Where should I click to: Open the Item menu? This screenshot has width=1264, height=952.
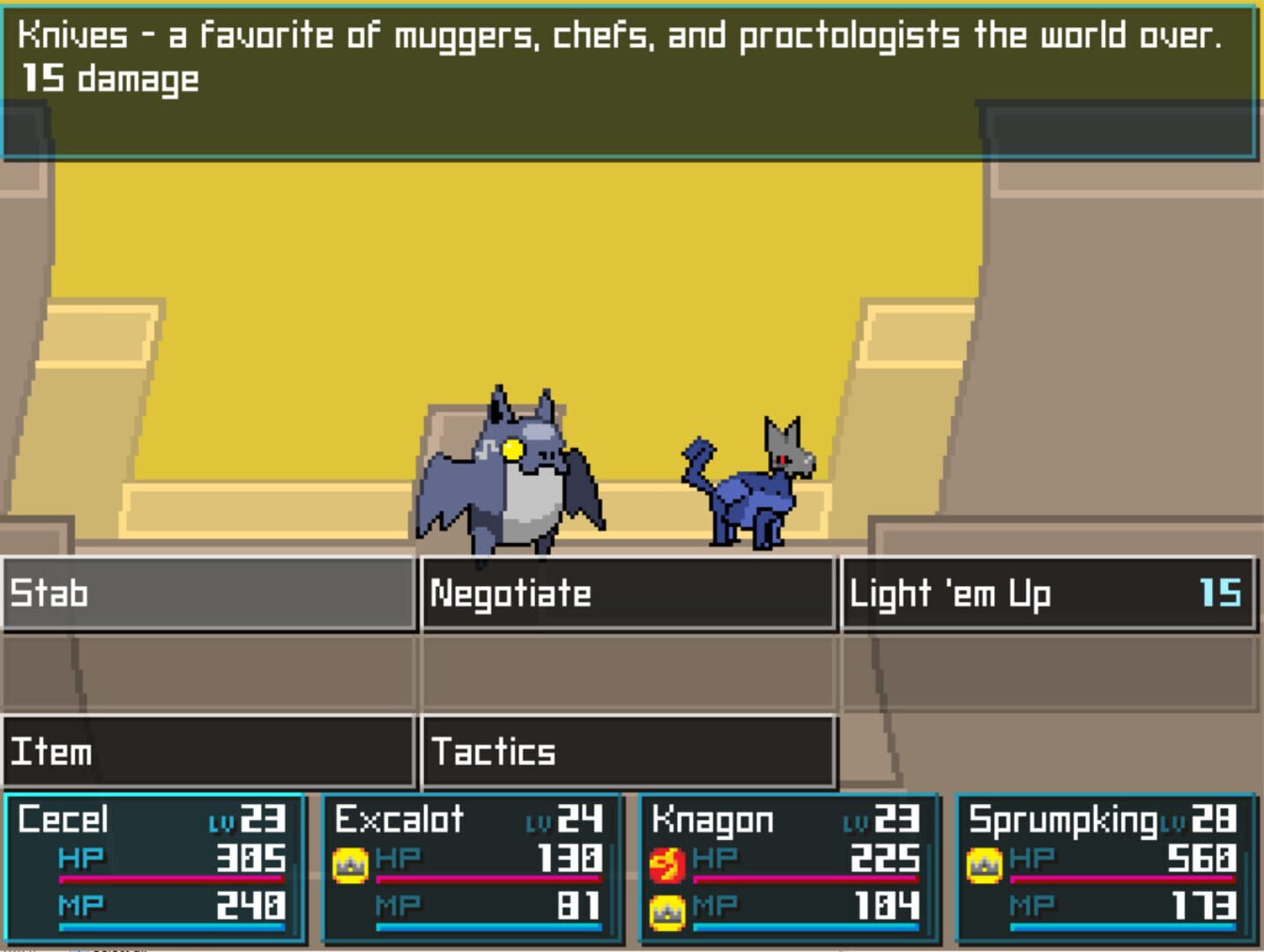(x=207, y=753)
